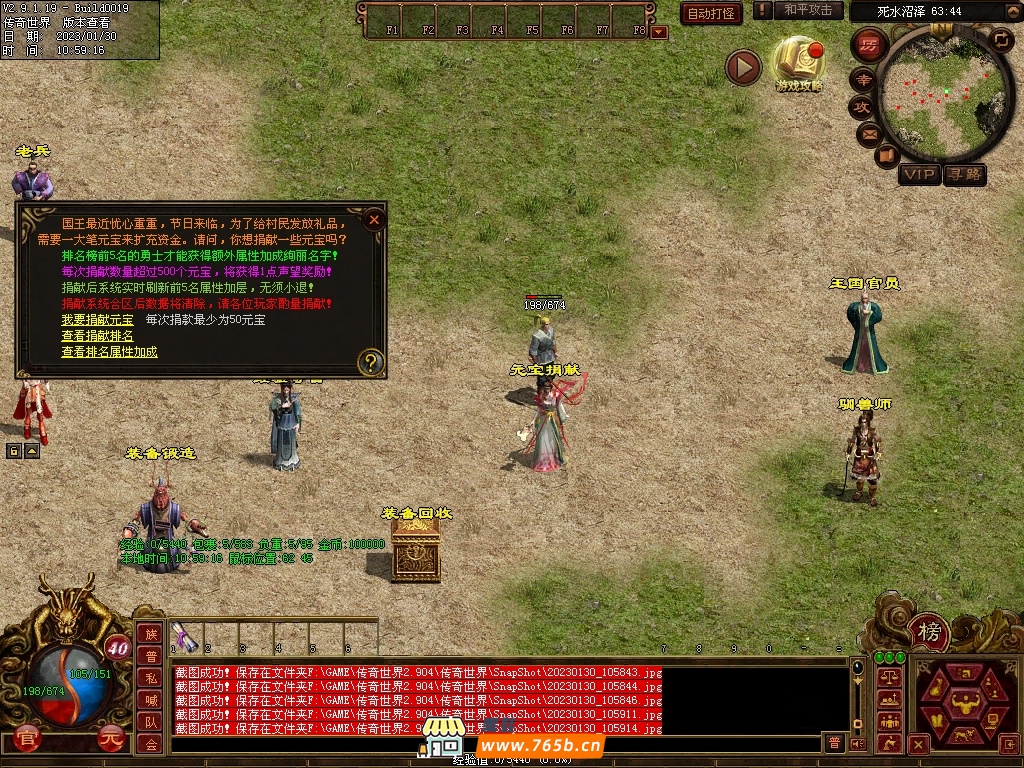Click the circular minimap

pos(944,98)
